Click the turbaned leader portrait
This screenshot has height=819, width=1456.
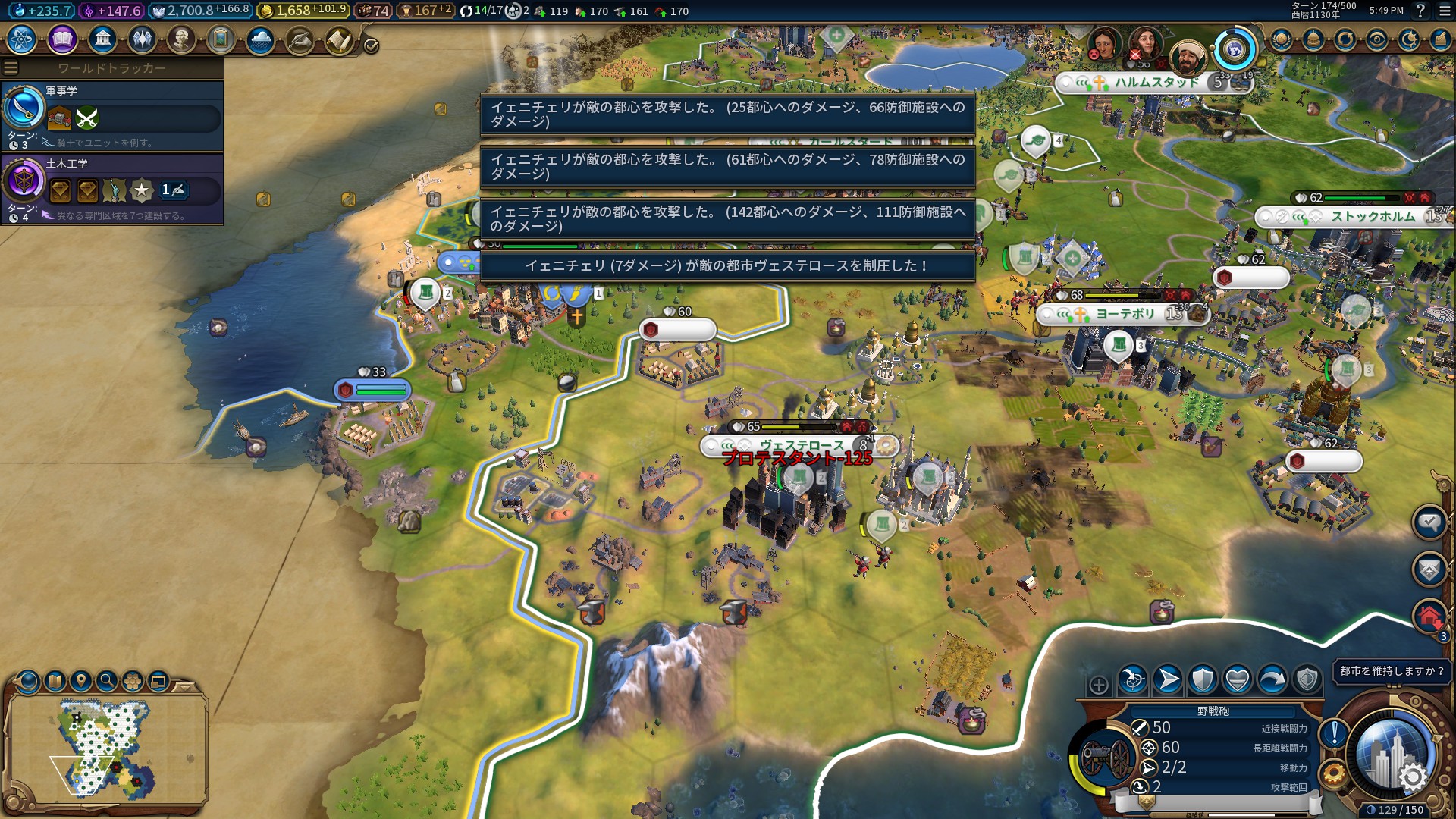coord(1187,58)
